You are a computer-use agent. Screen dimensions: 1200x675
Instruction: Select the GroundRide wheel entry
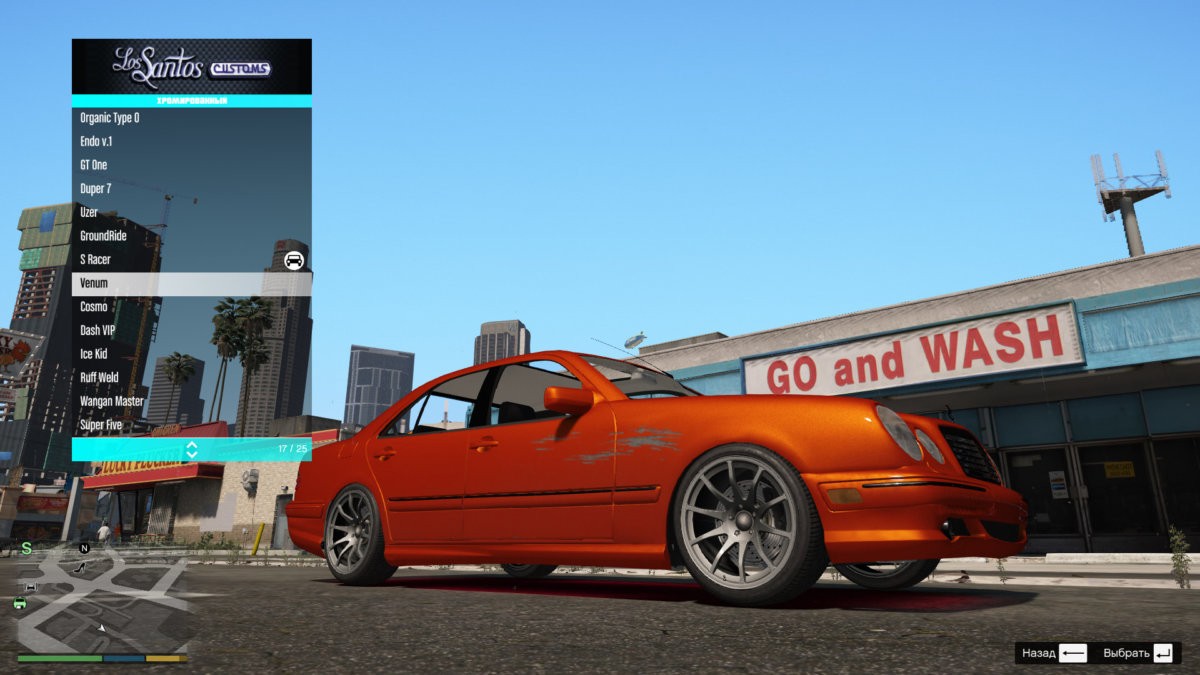pos(191,236)
